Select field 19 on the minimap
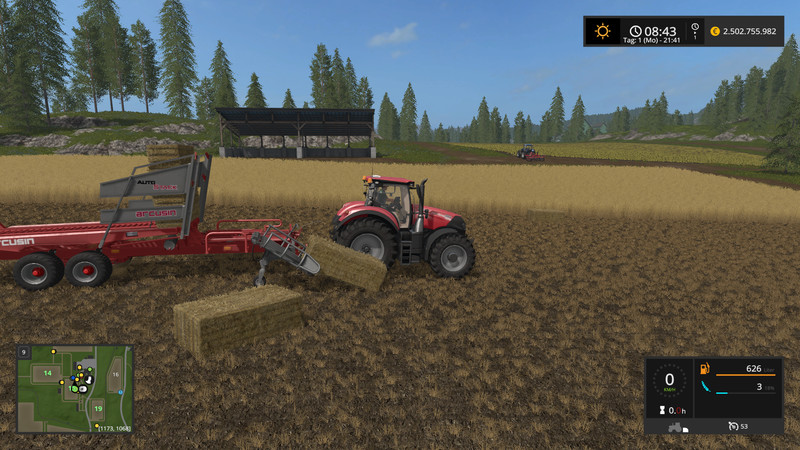This screenshot has height=450, width=800. coord(97,409)
